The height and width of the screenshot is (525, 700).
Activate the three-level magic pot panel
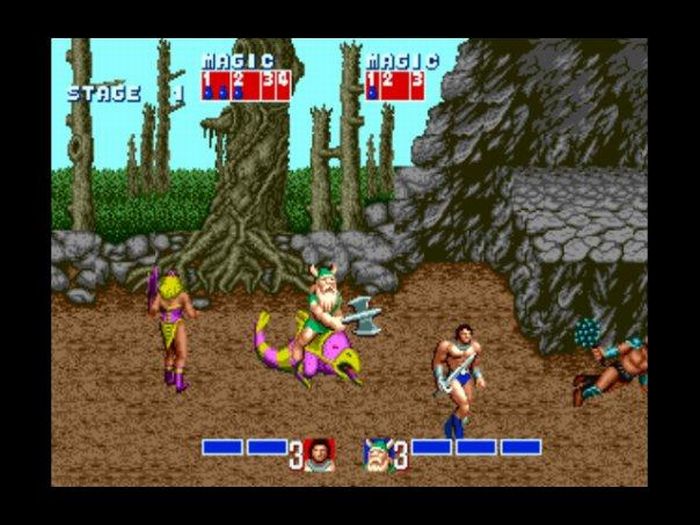pyautogui.click(x=394, y=85)
